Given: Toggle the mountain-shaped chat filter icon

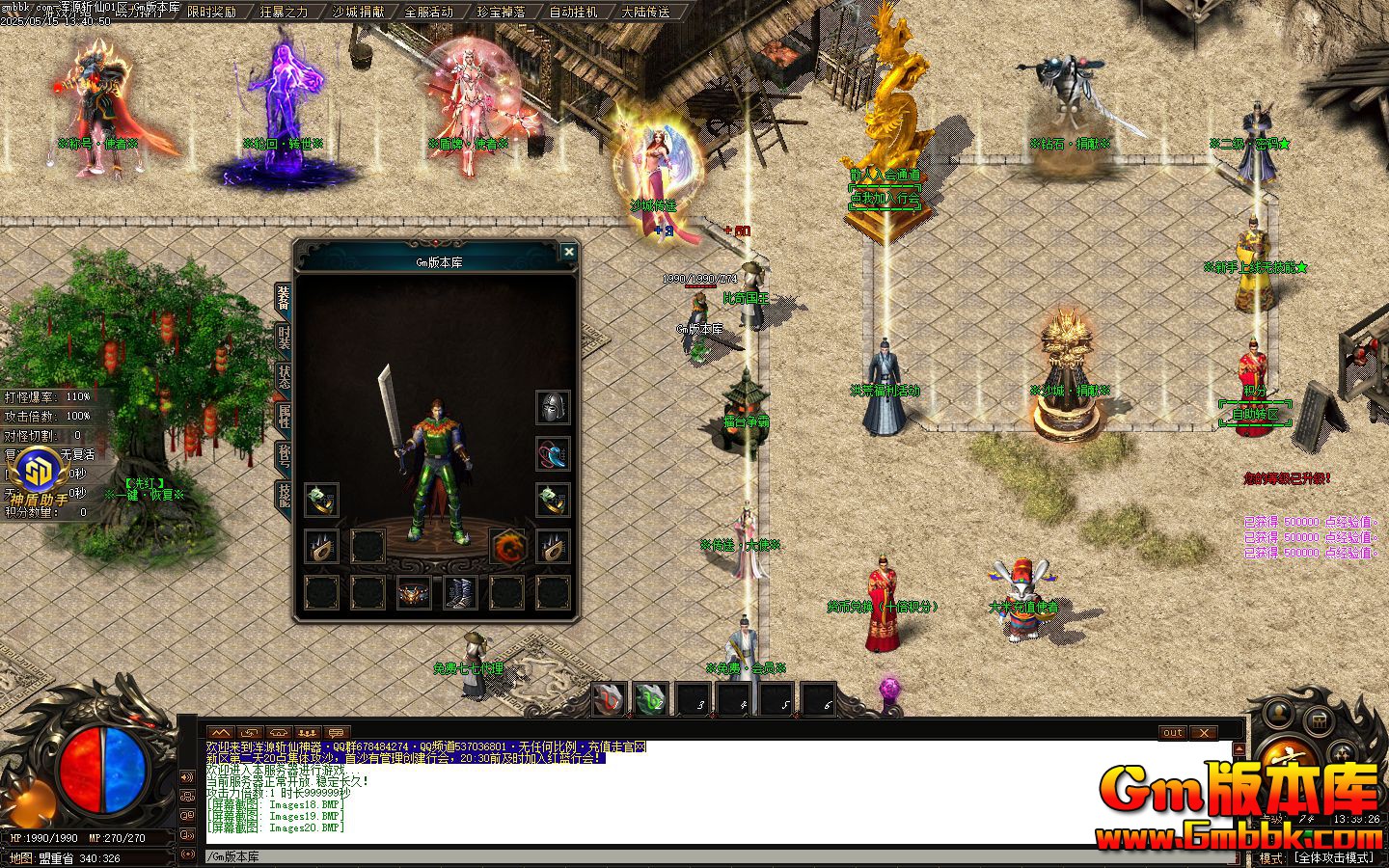Looking at the screenshot, I should [219, 731].
